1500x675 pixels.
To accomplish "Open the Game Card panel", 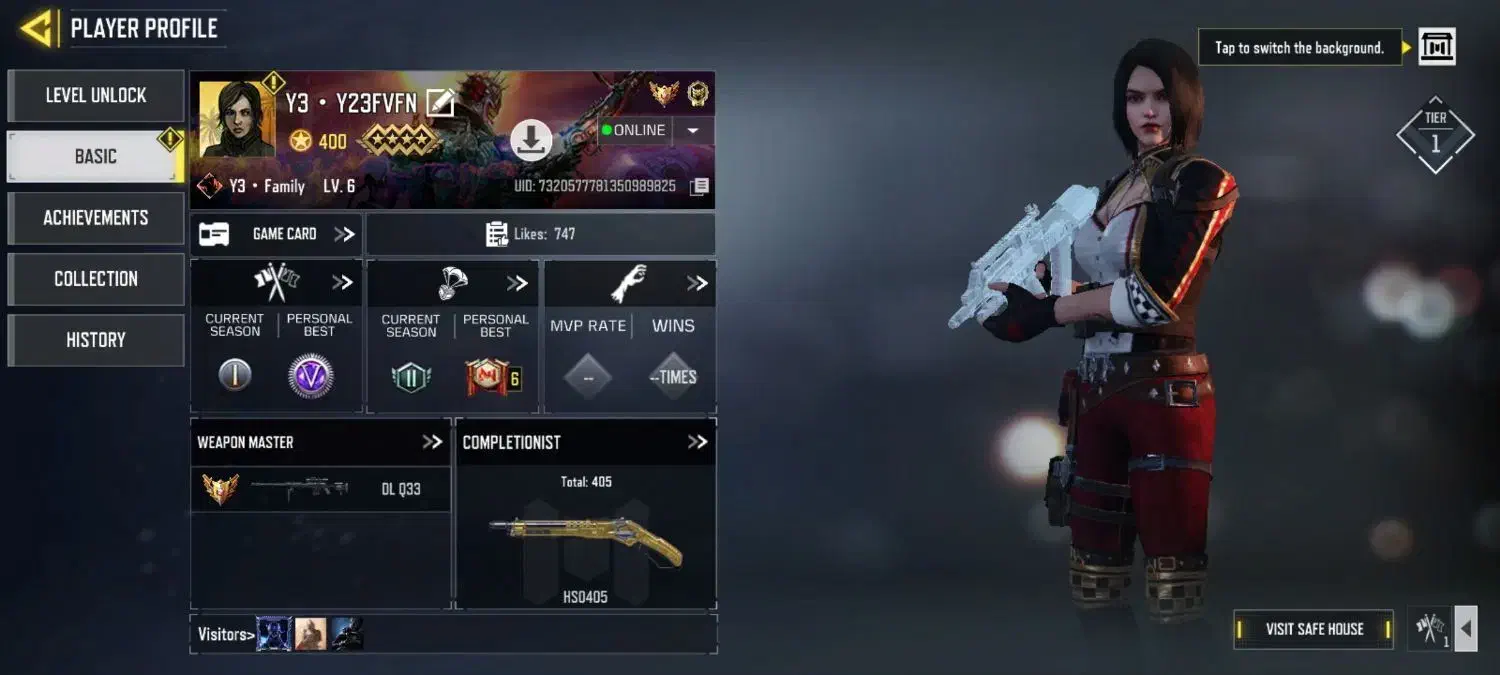I will [x=277, y=234].
